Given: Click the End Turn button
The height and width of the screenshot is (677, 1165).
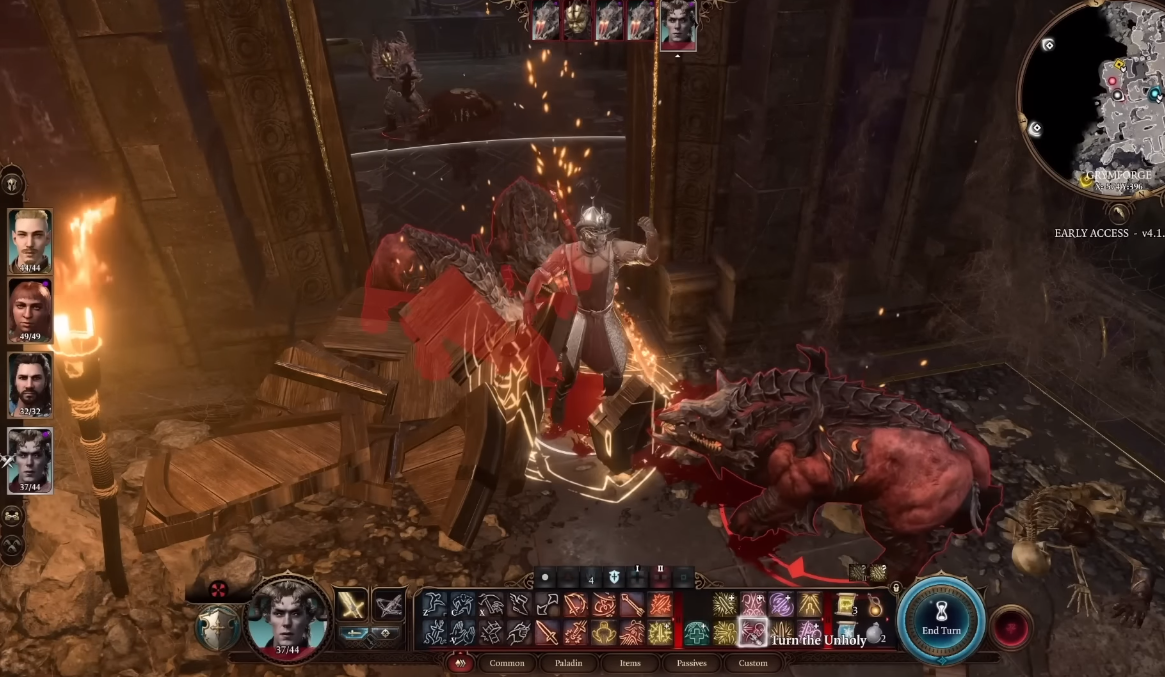Looking at the screenshot, I should coord(943,622).
